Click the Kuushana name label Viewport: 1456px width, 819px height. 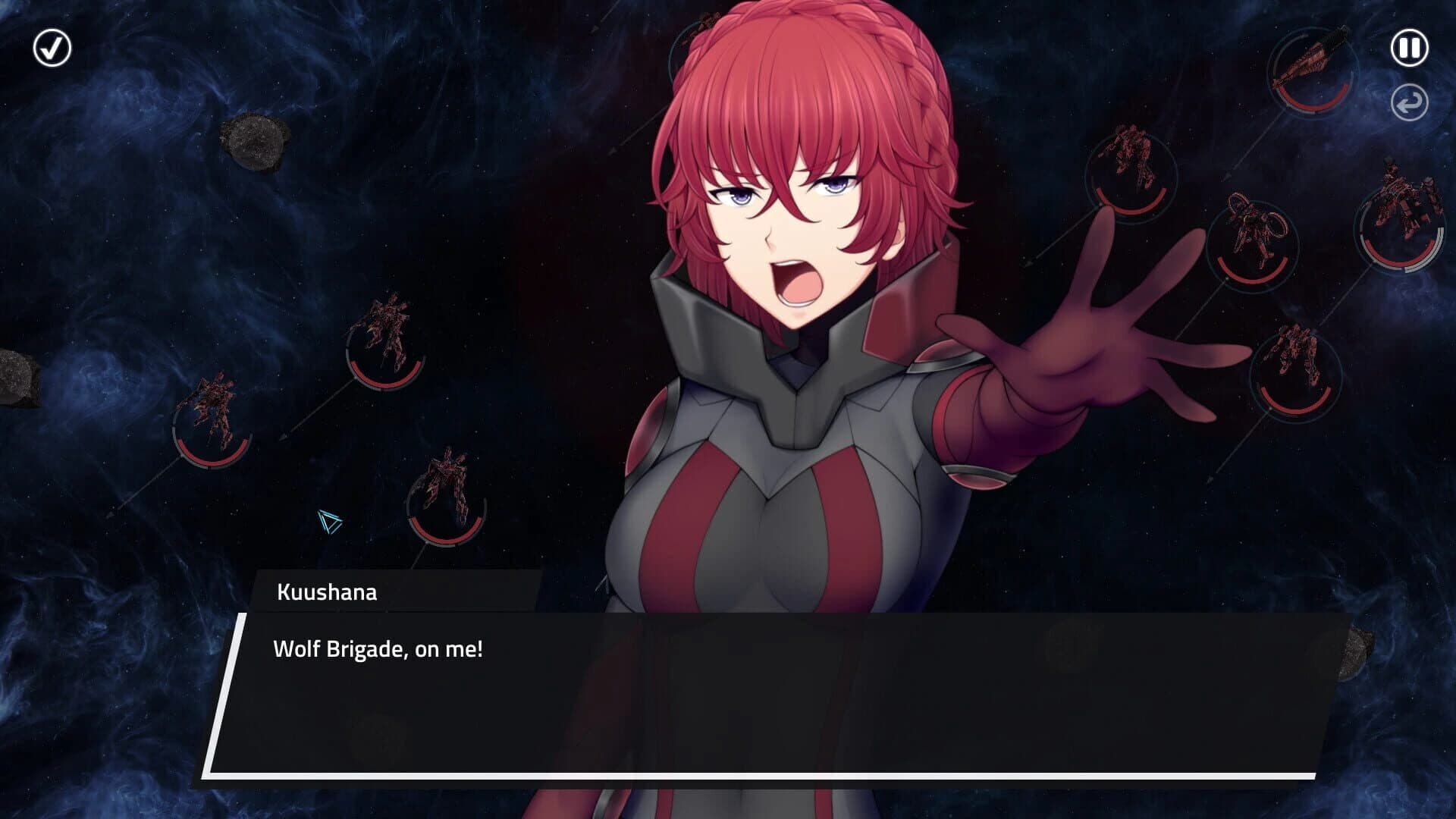(x=326, y=594)
